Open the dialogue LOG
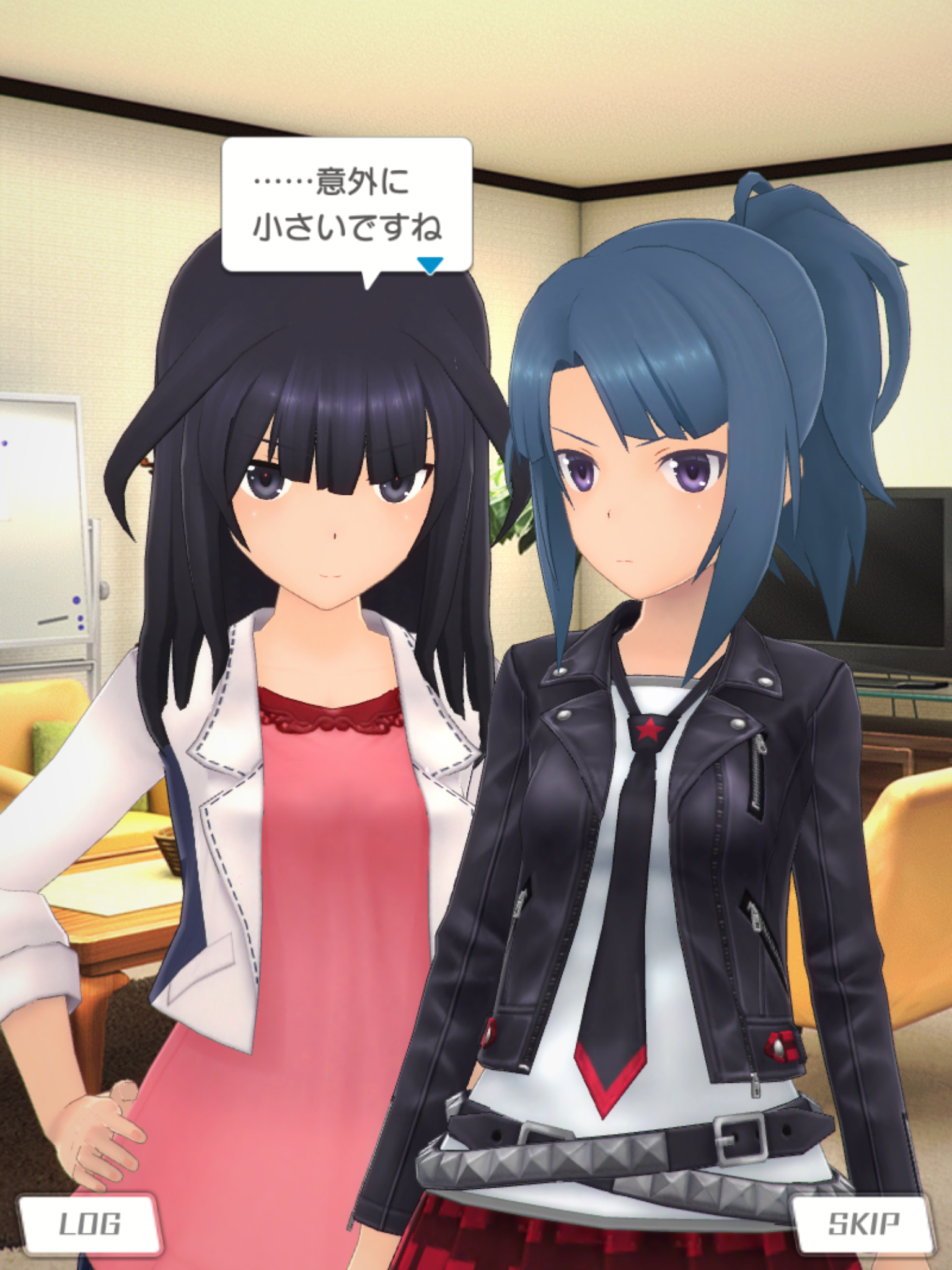This screenshot has width=952, height=1270. click(90, 1223)
